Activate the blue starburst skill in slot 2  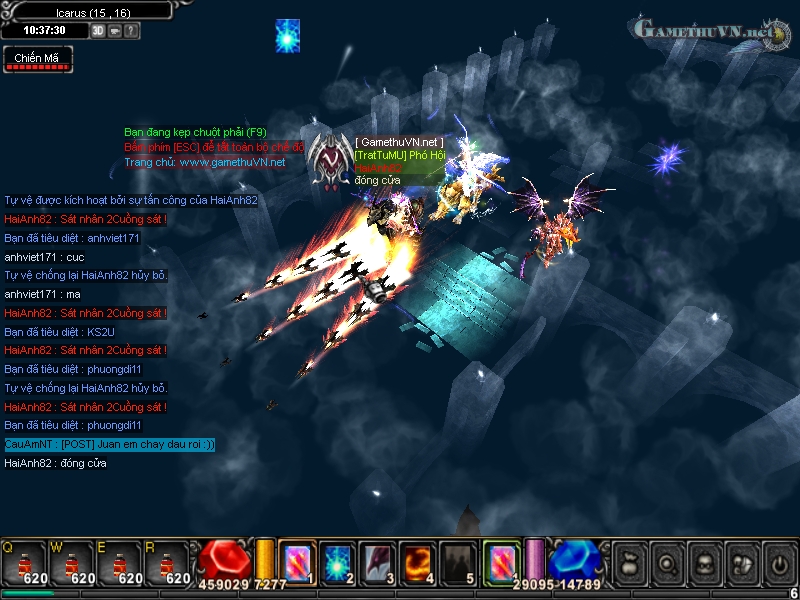point(338,562)
